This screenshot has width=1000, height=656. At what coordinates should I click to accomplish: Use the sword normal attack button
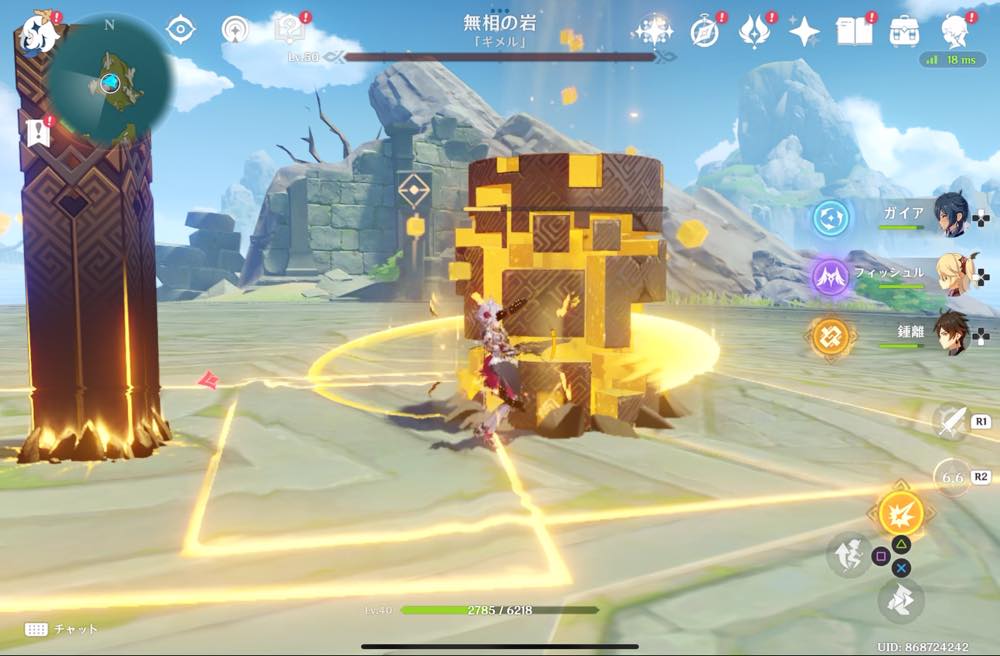[x=950, y=422]
